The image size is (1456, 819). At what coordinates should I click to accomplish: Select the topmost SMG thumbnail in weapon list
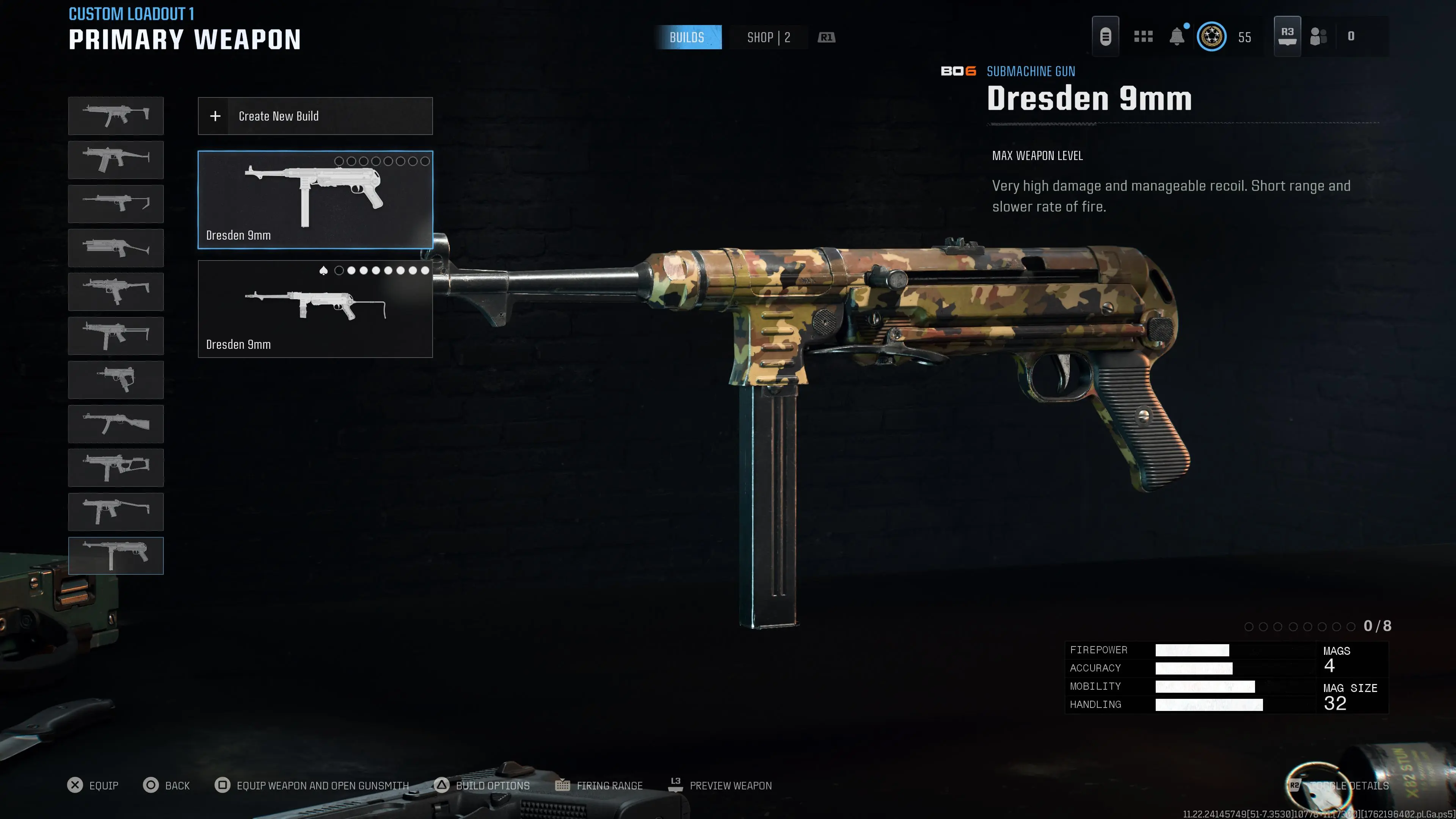[x=116, y=116]
